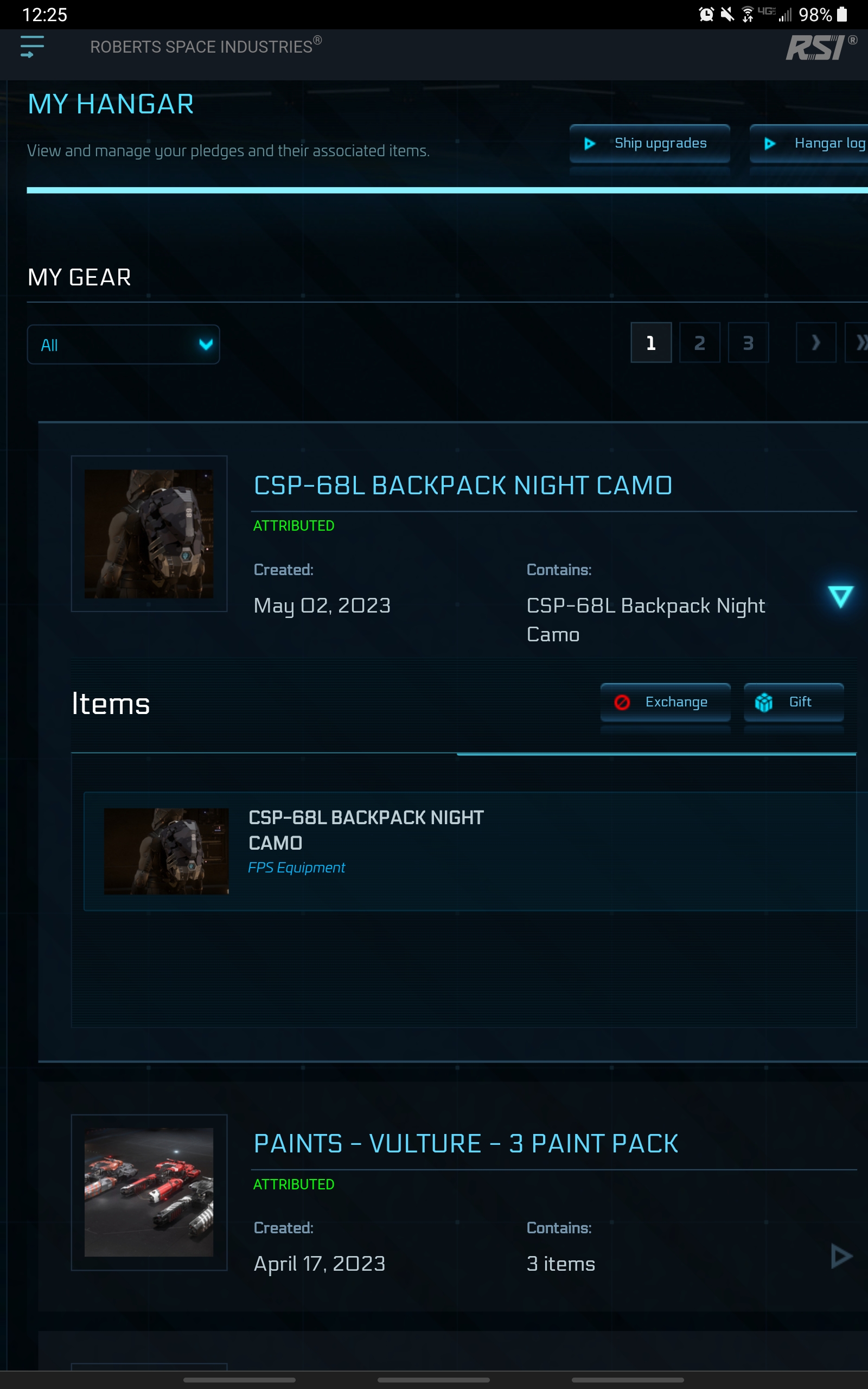The width and height of the screenshot is (868, 1389).
Task: Select page 1 in the pagination control
Action: 650,342
